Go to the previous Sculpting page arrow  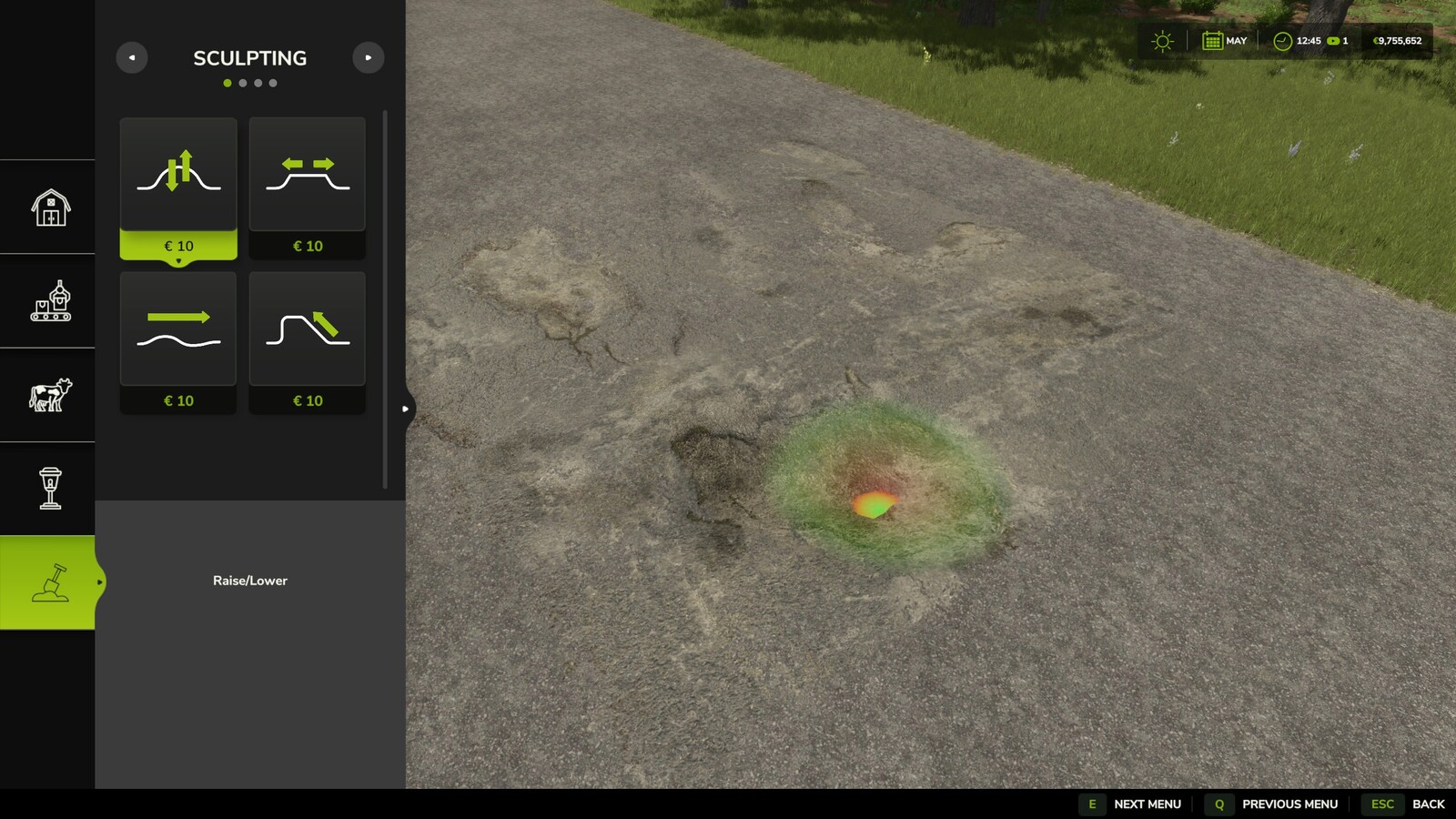coord(132,58)
